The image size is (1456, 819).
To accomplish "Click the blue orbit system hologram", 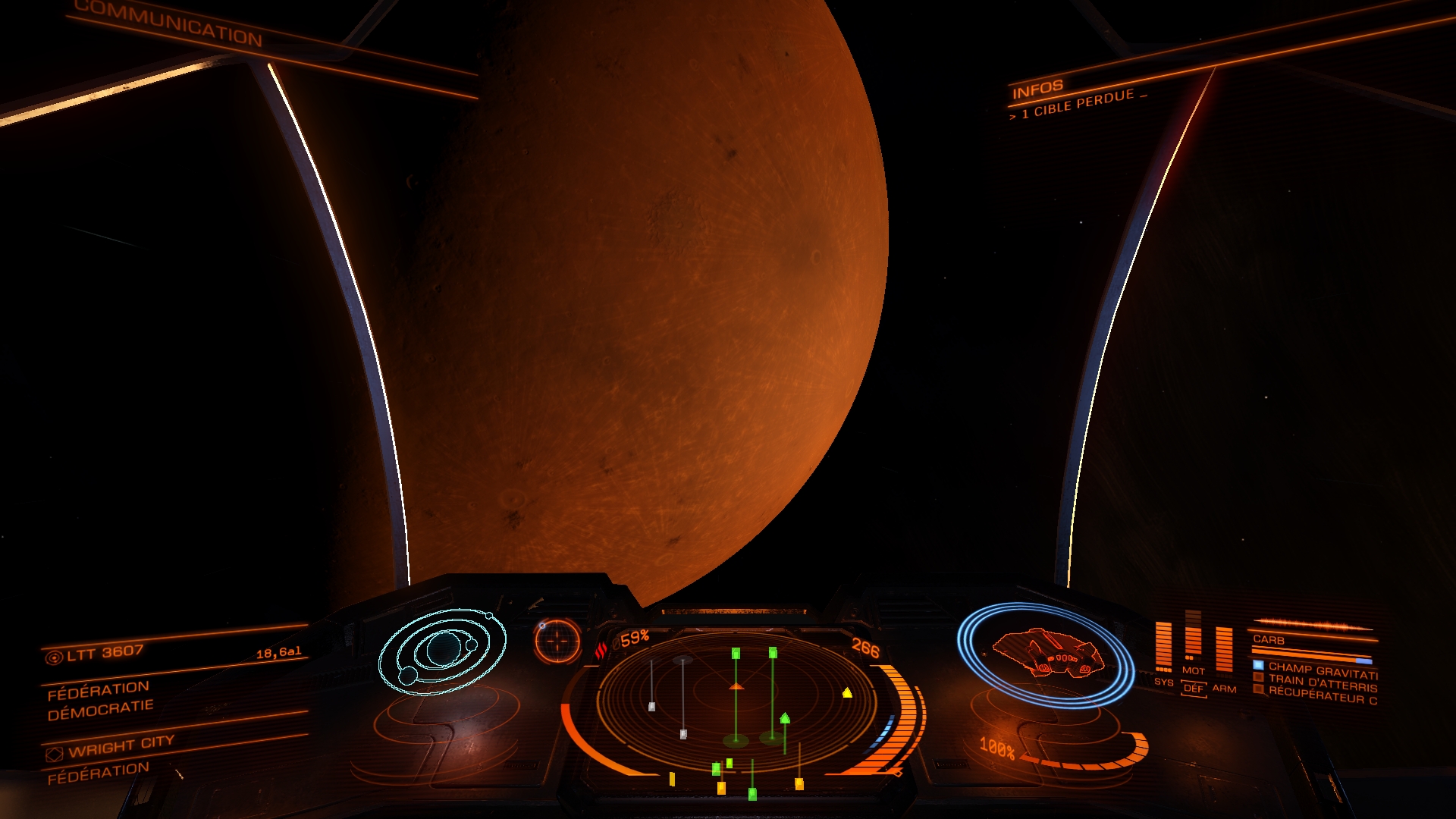I will pos(442,651).
